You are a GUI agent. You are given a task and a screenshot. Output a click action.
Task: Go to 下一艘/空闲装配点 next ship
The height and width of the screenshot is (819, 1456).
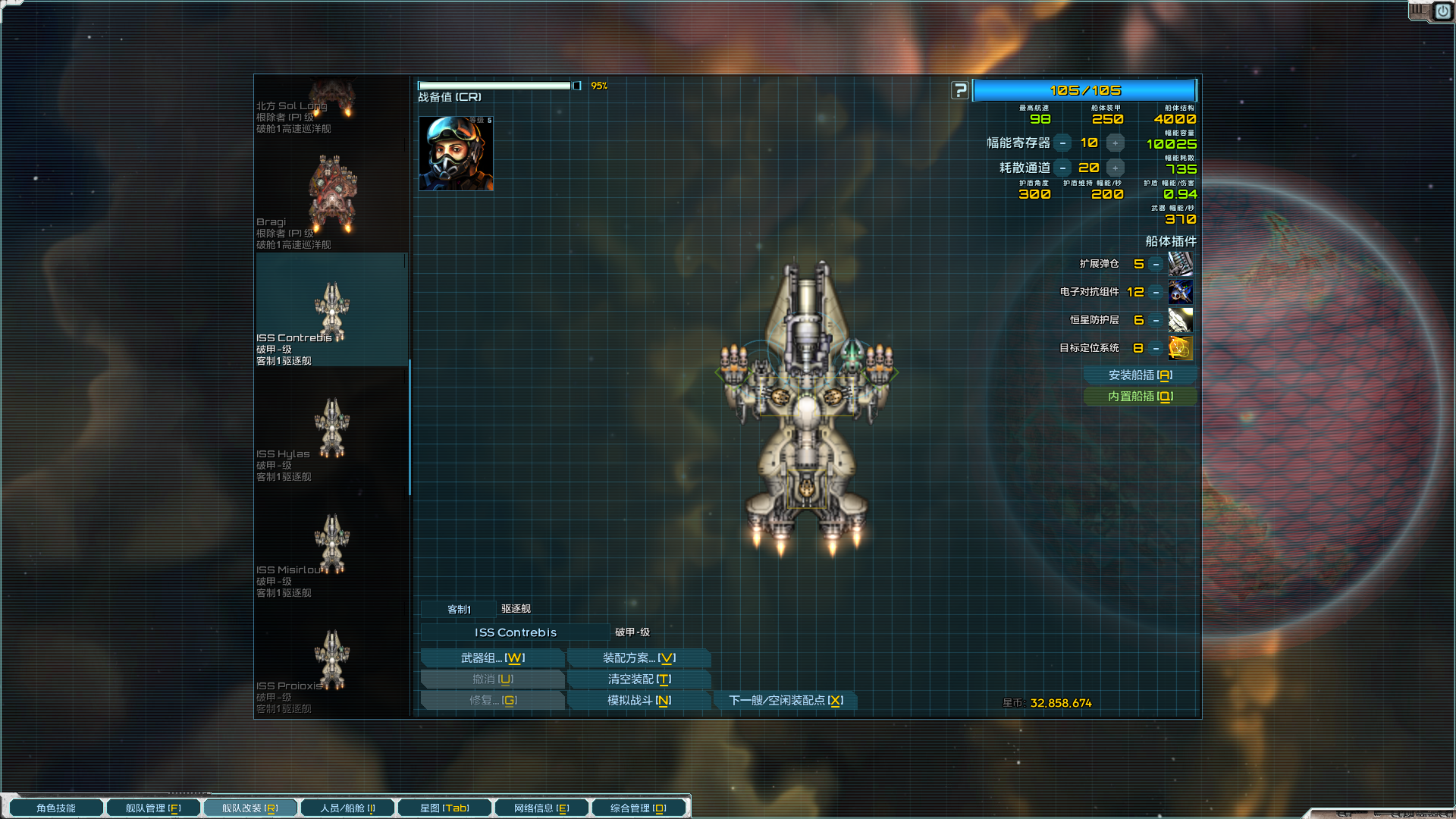785,701
